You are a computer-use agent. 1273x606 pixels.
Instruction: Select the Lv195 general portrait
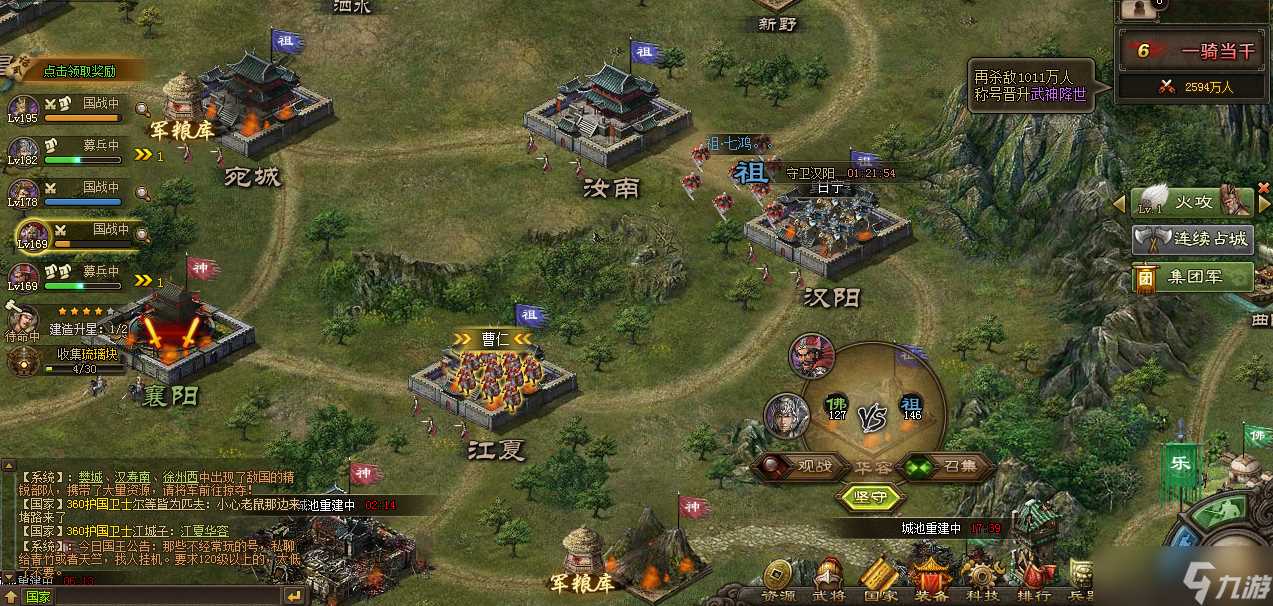[22, 109]
